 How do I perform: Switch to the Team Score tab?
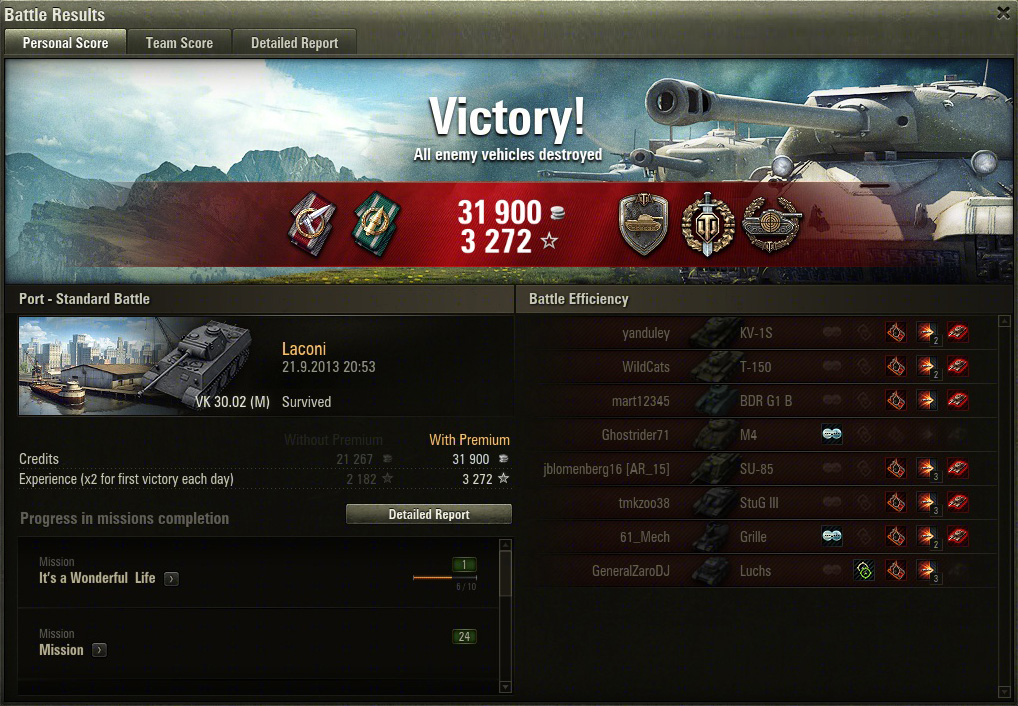(x=179, y=43)
